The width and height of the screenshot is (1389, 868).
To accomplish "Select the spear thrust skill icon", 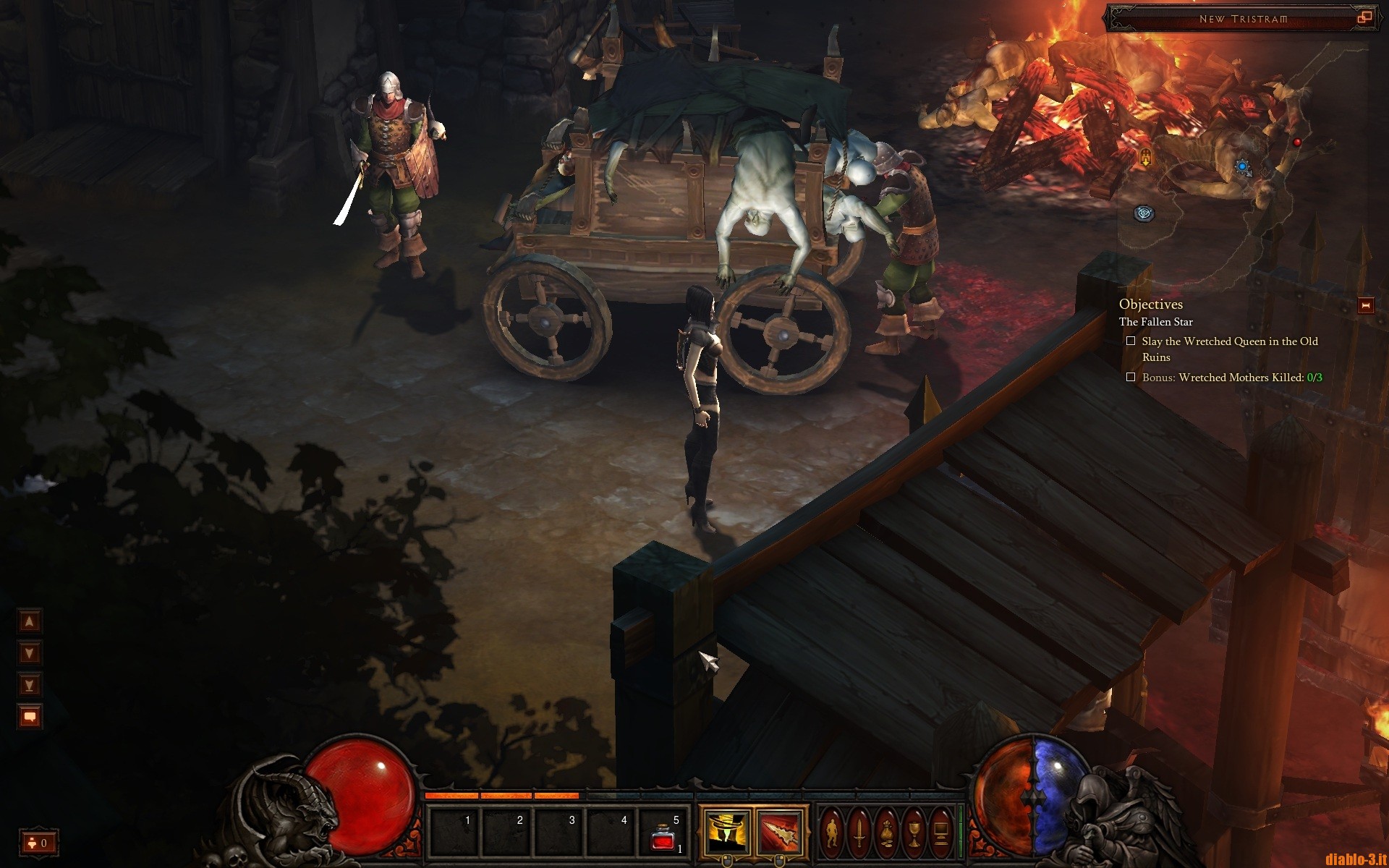I will [779, 832].
